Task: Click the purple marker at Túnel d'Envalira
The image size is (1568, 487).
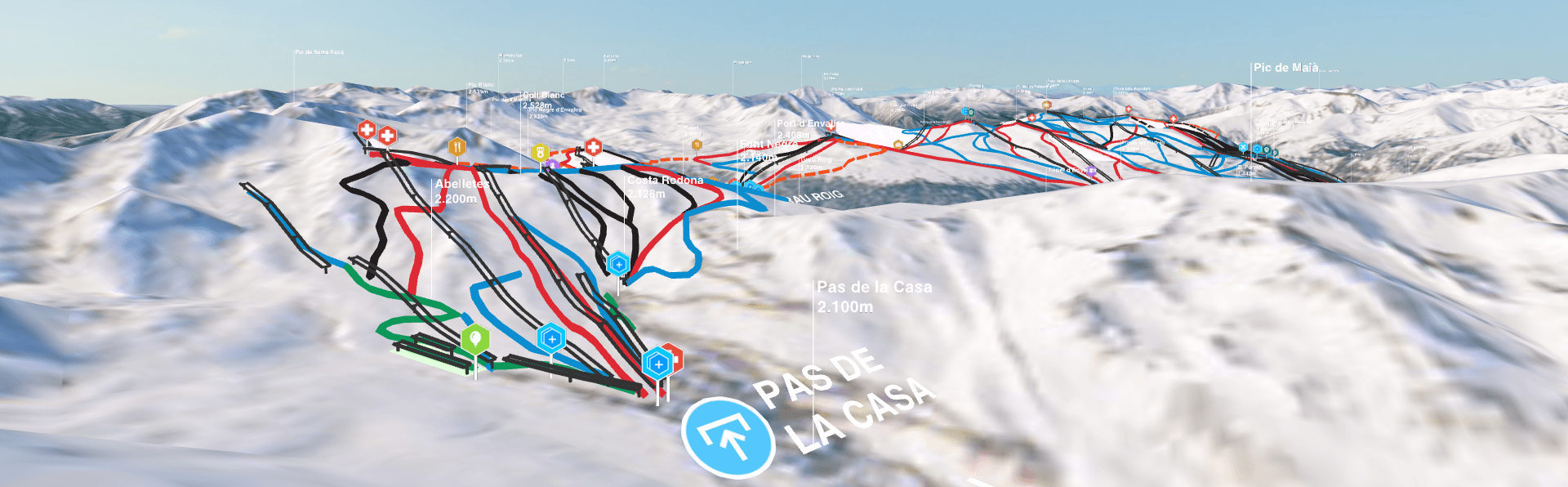Action: click(x=1092, y=172)
